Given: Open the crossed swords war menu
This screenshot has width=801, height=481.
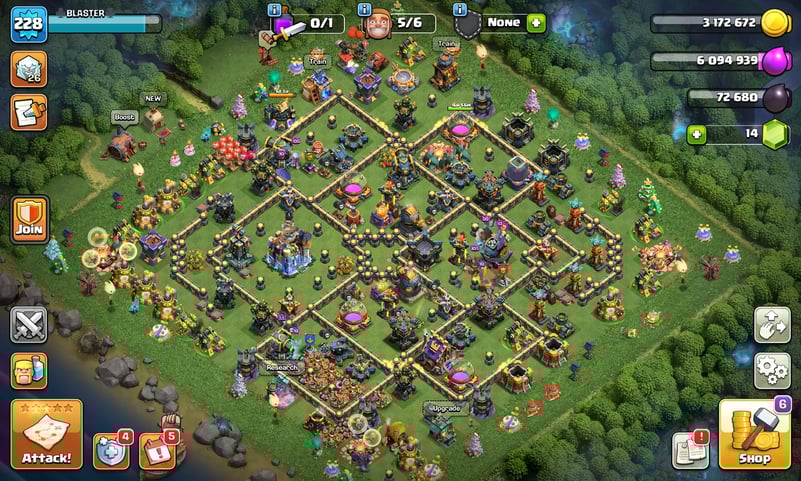Looking at the screenshot, I should click(x=29, y=324).
